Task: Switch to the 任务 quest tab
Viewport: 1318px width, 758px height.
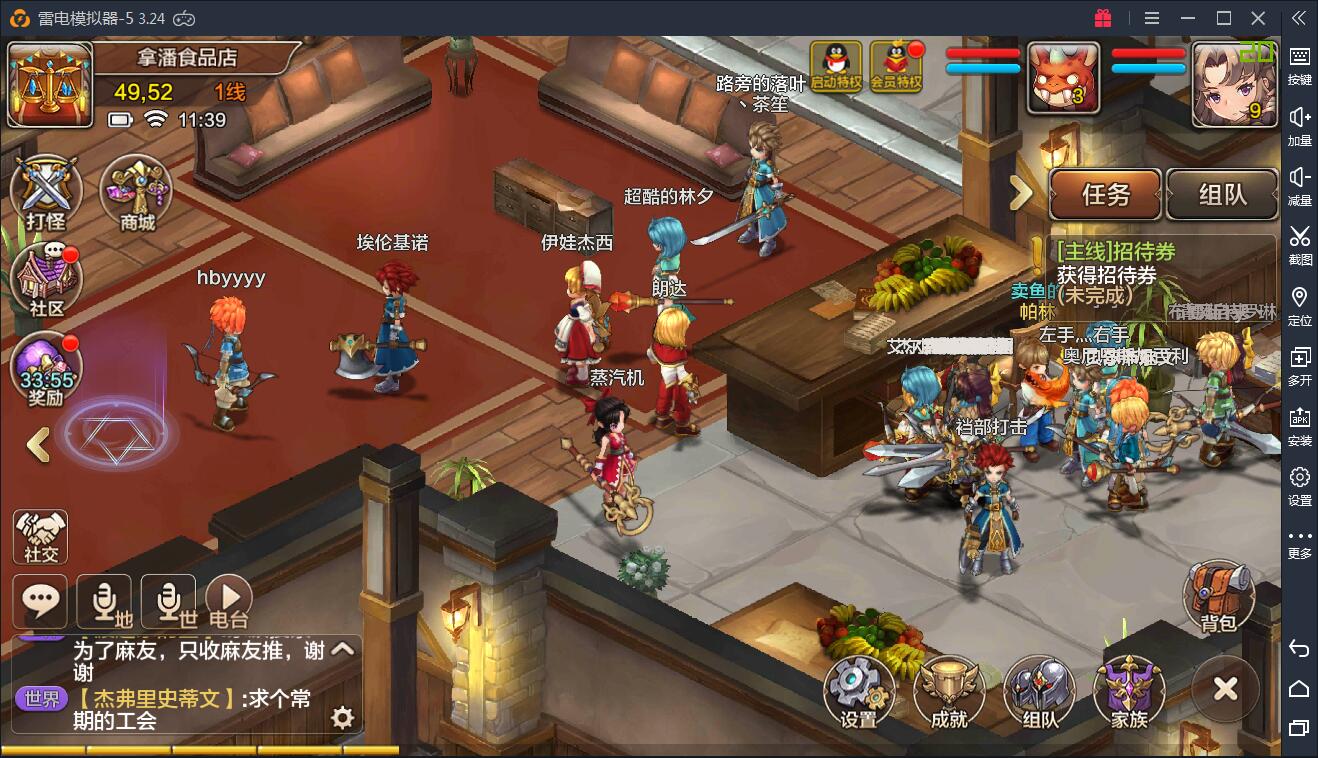Action: (x=1105, y=195)
